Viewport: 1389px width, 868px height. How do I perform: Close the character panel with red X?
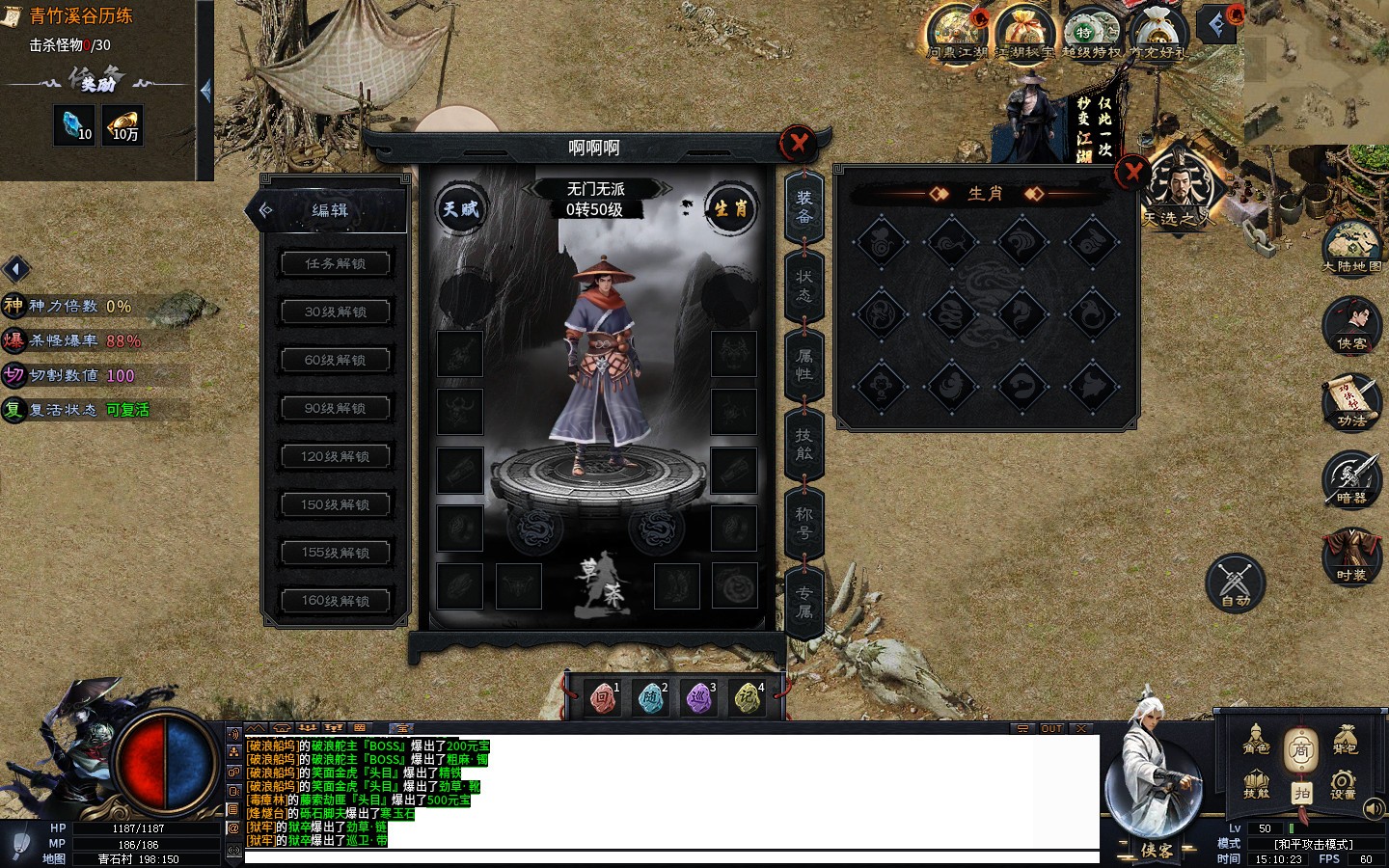click(x=799, y=144)
